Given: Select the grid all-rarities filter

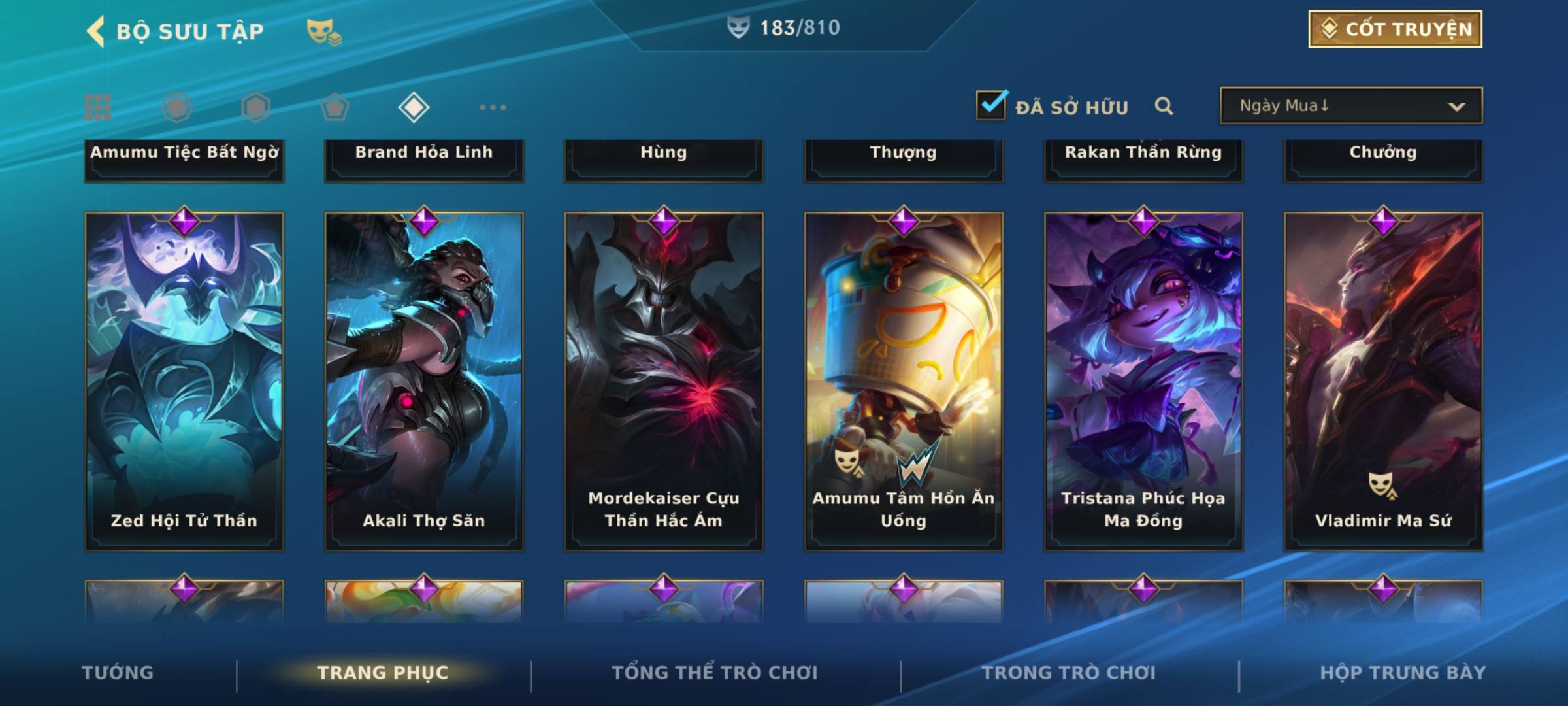Looking at the screenshot, I should 98,107.
